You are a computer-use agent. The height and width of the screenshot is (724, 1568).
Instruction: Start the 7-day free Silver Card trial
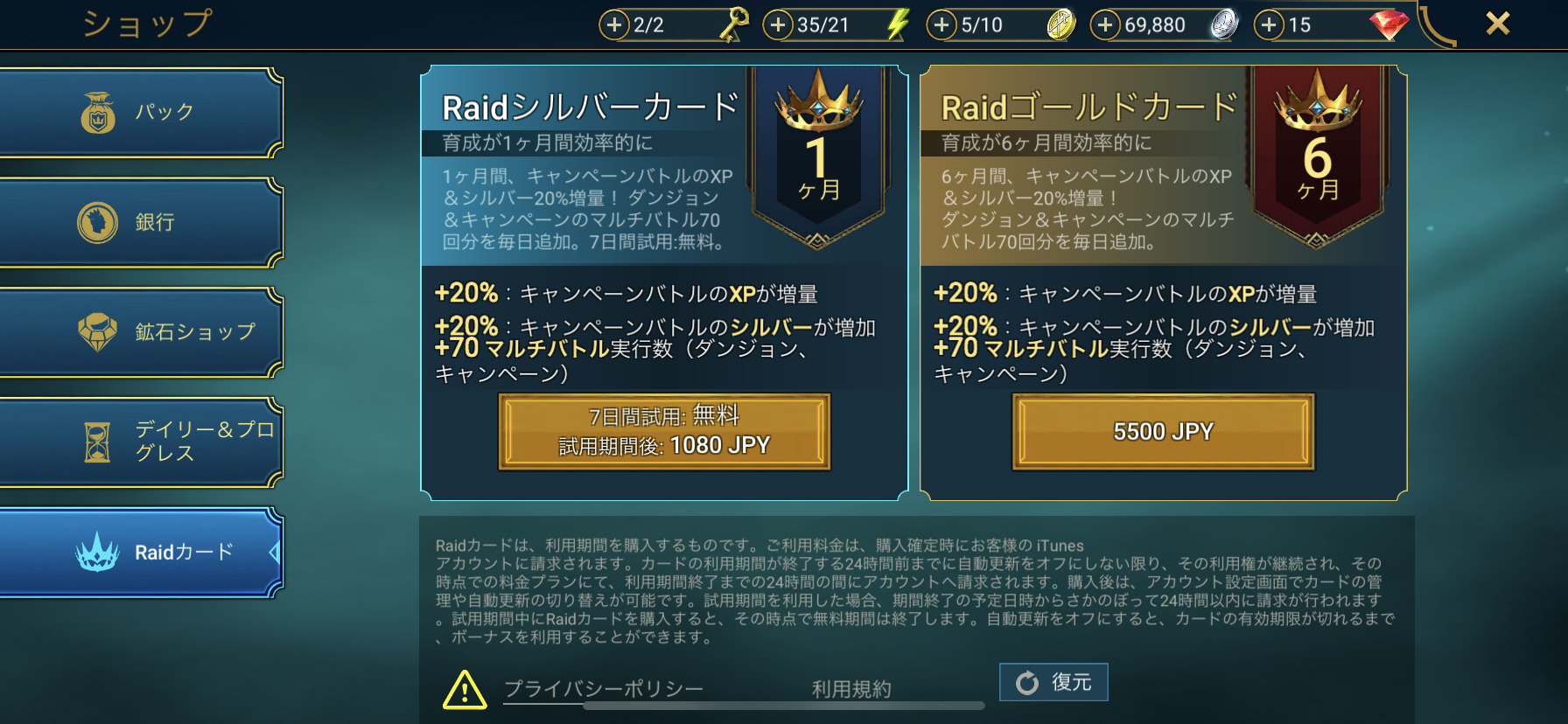[664, 432]
